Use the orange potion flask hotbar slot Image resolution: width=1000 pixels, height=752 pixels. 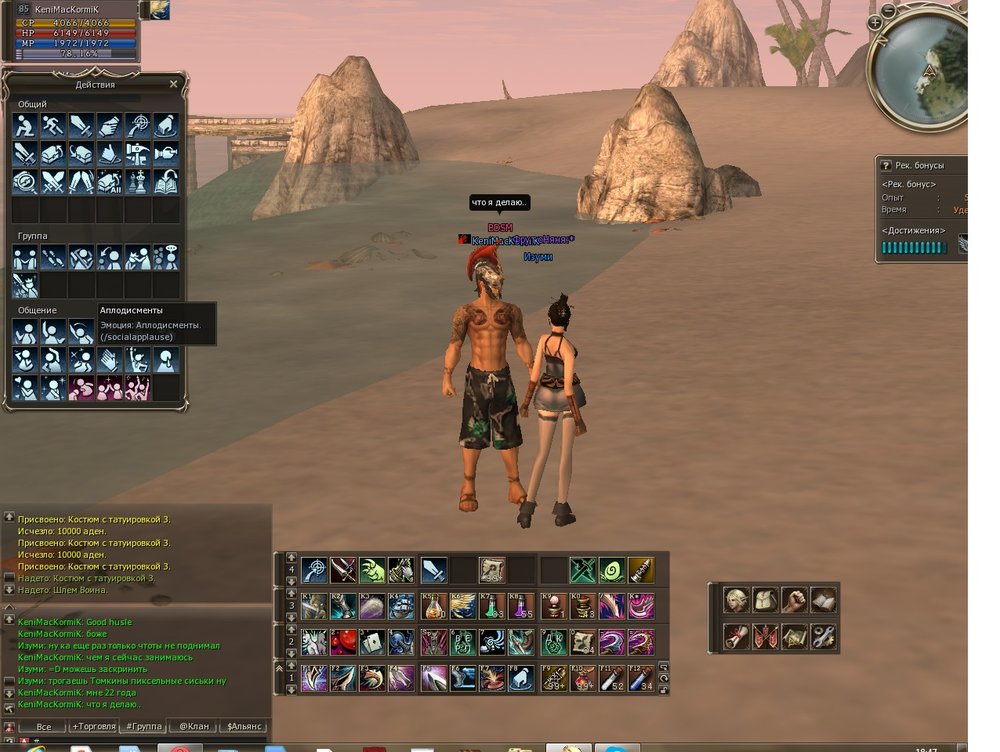point(433,606)
